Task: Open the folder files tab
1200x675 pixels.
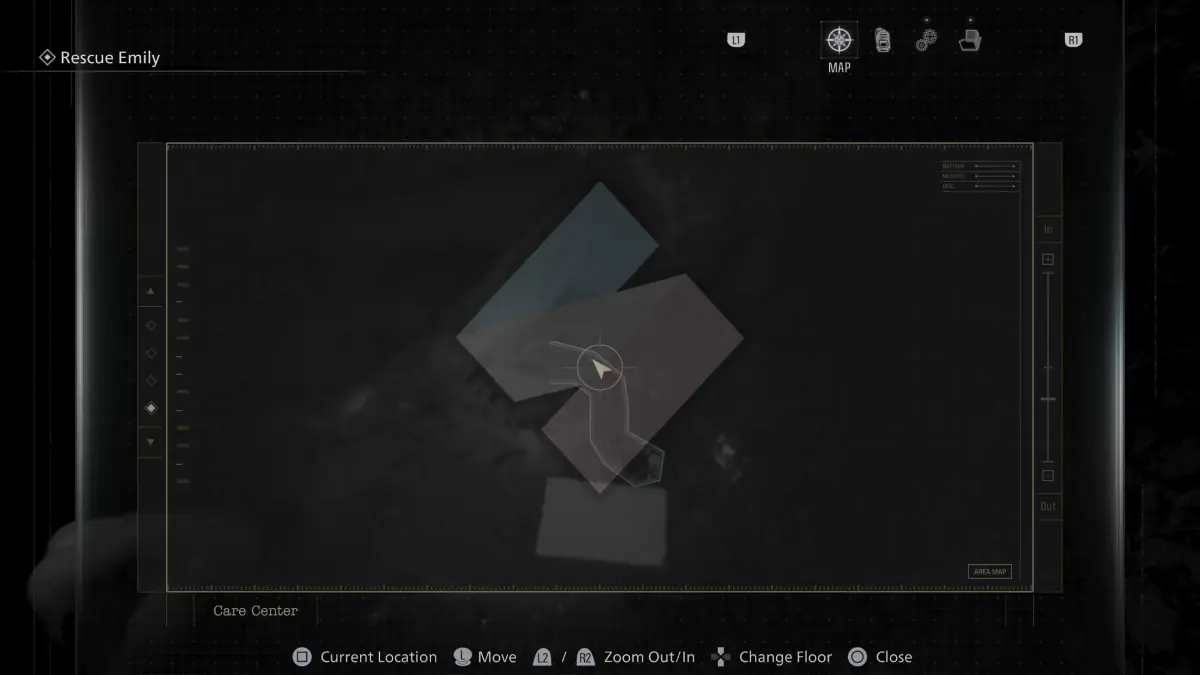Action: click(x=969, y=41)
